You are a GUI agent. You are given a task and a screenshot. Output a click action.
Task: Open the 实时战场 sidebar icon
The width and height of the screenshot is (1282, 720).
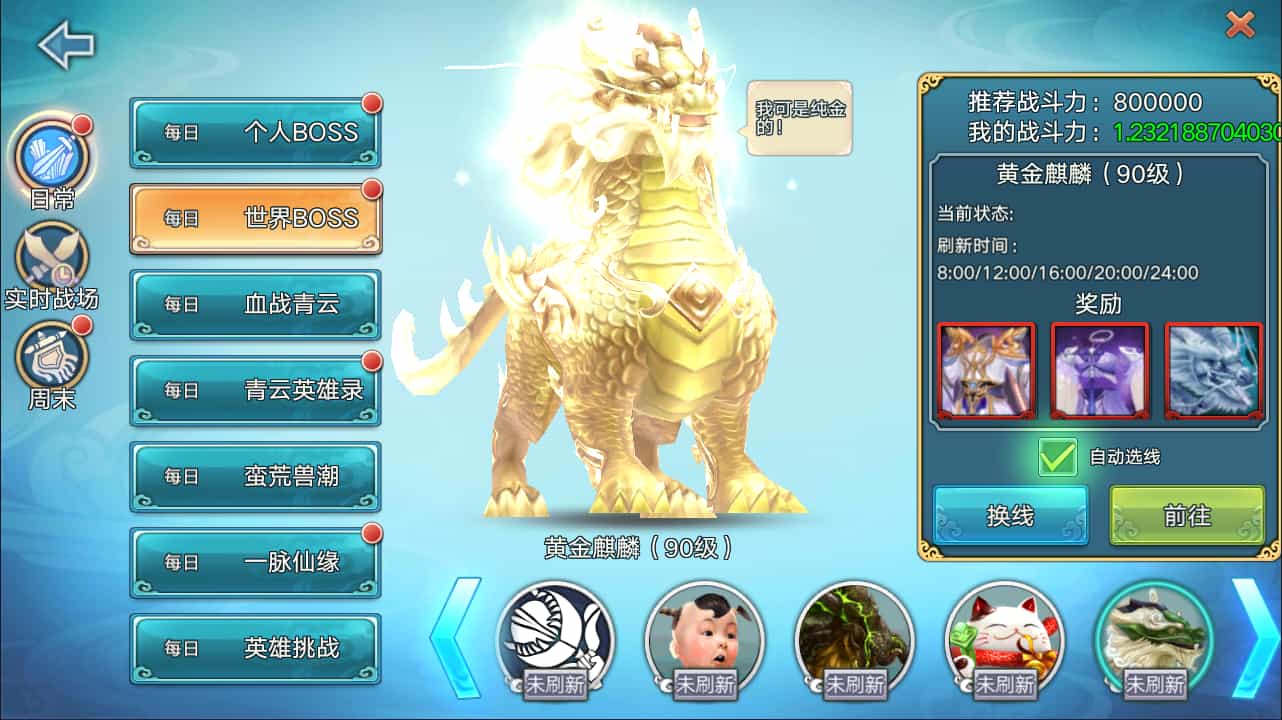tap(52, 255)
